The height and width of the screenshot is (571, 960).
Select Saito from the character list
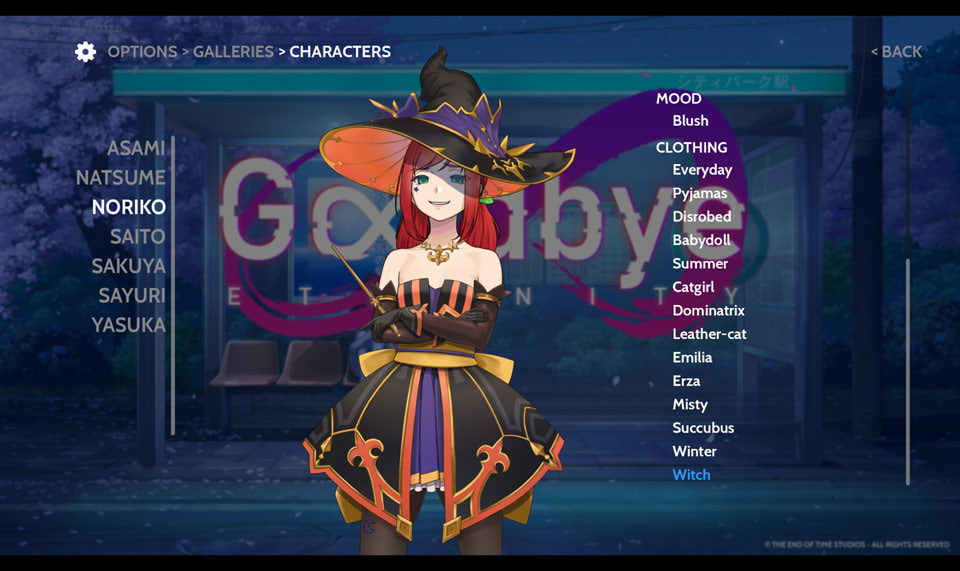[x=137, y=237]
